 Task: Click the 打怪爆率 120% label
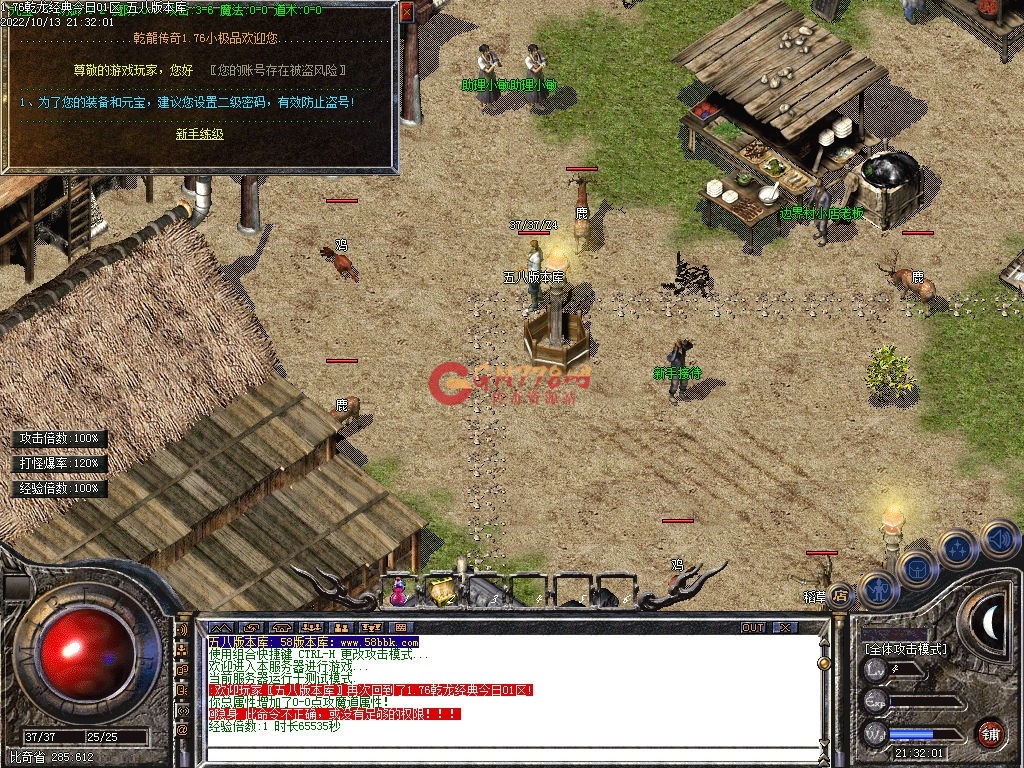(x=60, y=464)
